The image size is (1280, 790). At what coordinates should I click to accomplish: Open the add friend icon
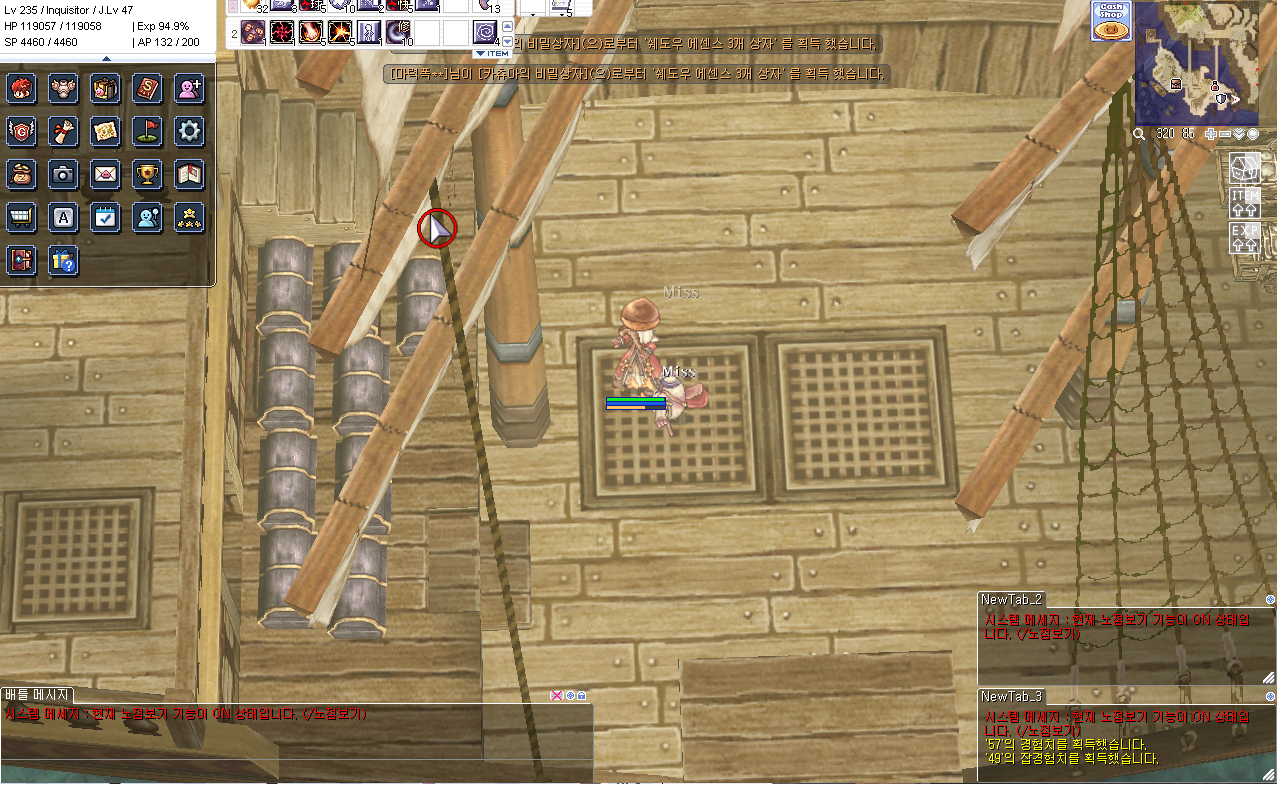pos(189,88)
